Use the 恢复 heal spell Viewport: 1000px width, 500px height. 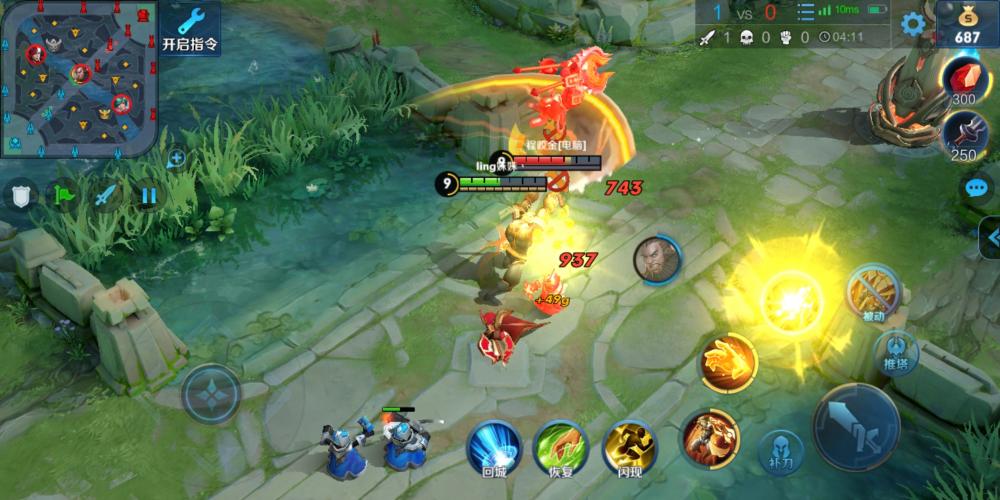point(560,446)
